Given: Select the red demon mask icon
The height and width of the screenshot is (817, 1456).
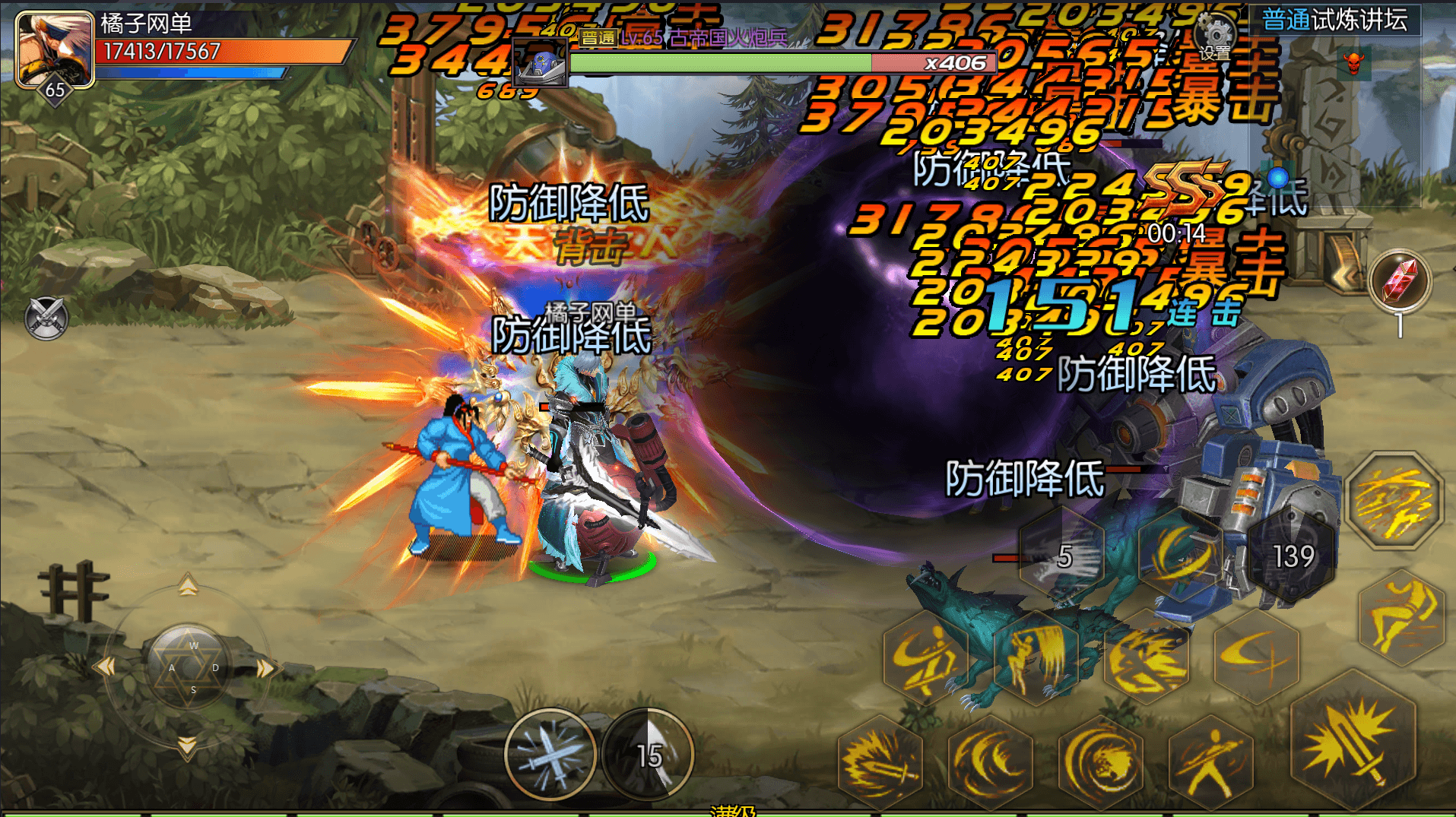Looking at the screenshot, I should pos(1354,64).
